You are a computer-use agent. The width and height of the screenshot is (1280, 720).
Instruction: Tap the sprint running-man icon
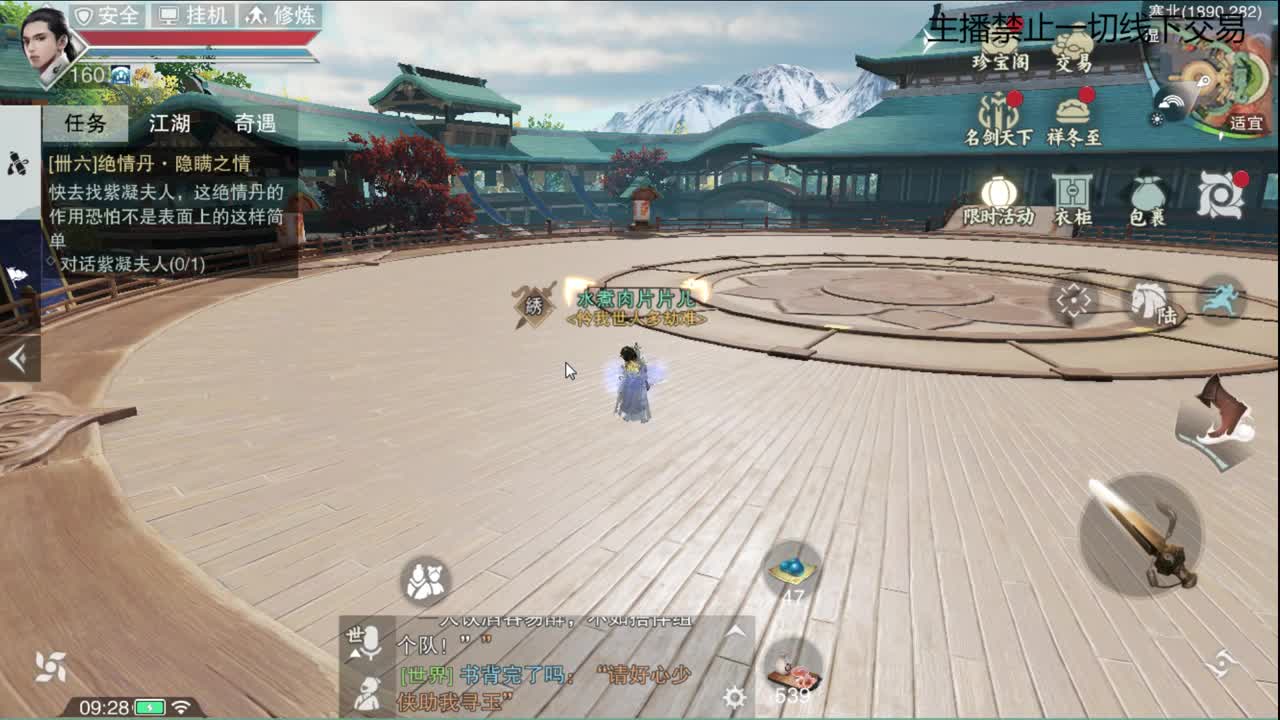point(1222,300)
